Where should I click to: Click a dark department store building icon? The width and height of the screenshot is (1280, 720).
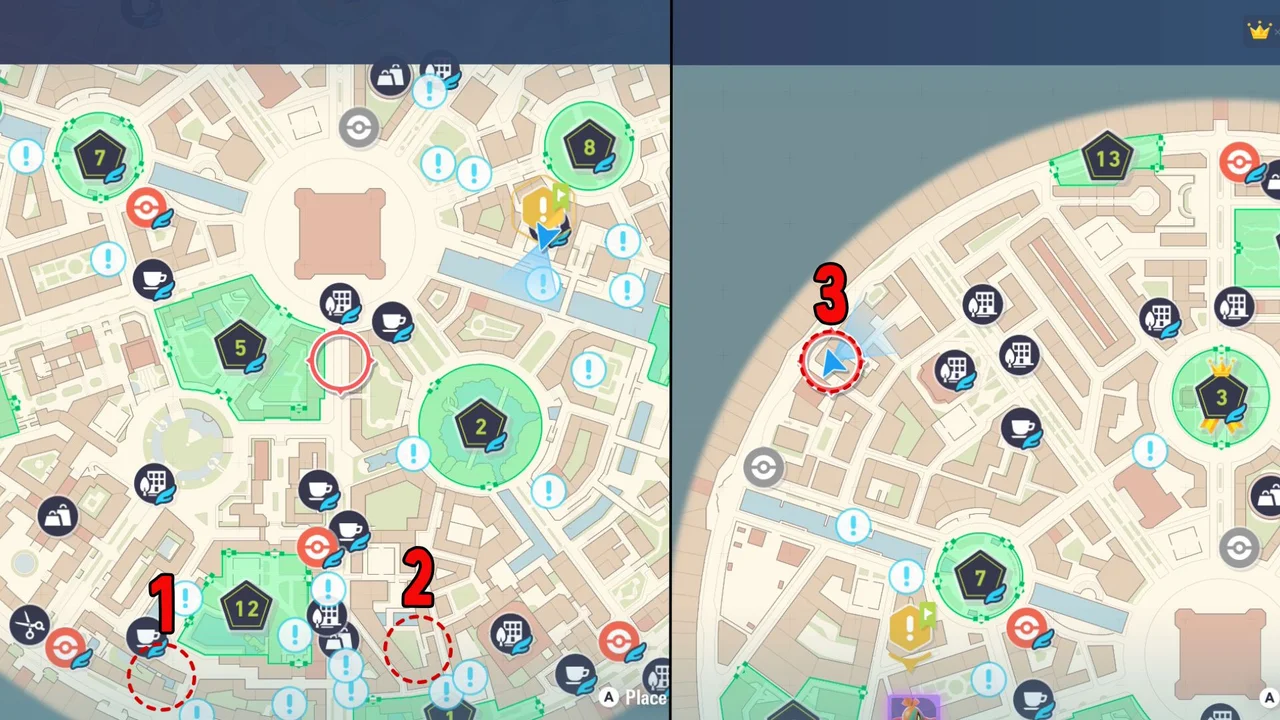click(x=155, y=483)
